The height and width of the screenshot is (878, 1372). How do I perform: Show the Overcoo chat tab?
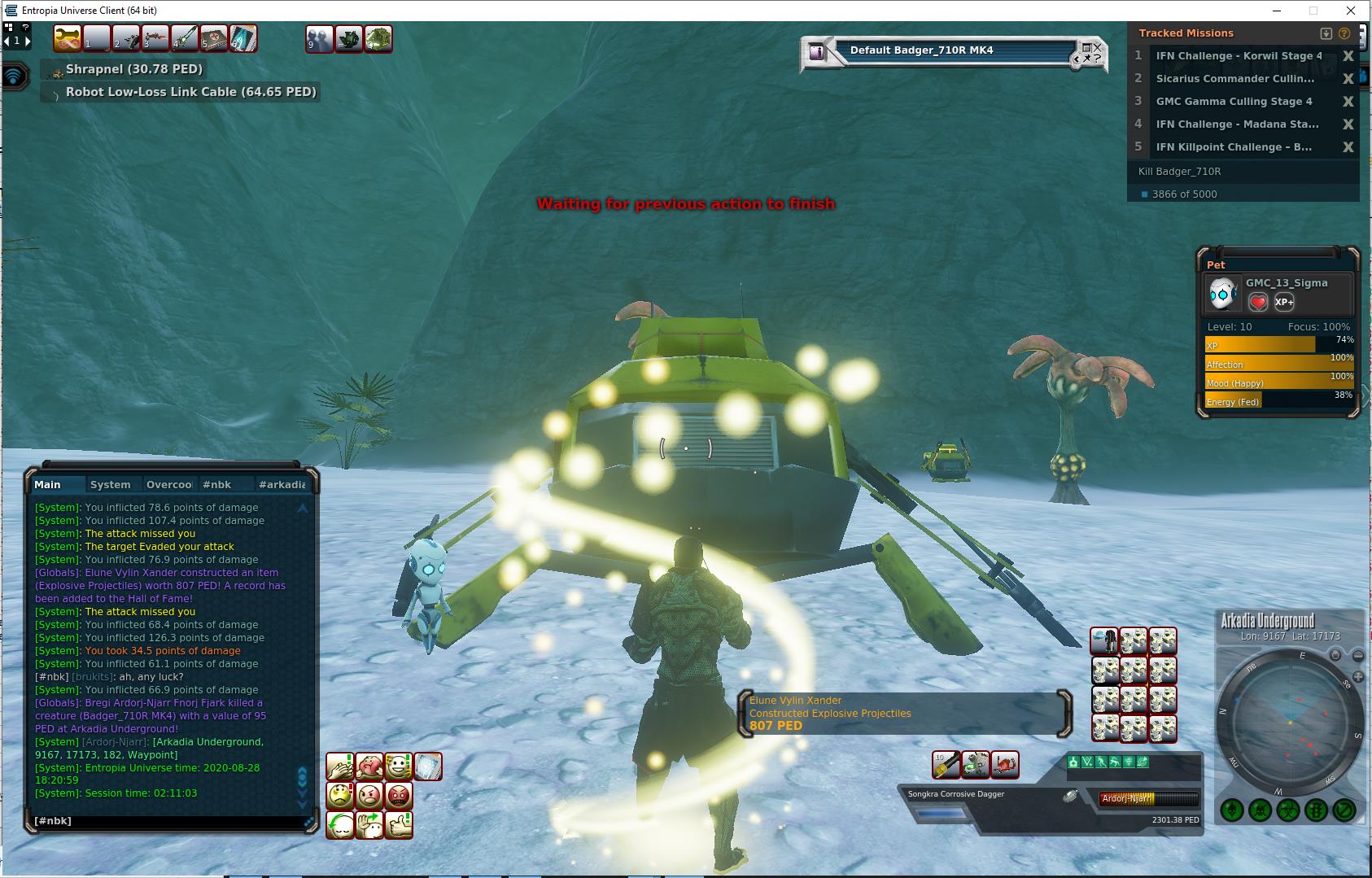(168, 484)
